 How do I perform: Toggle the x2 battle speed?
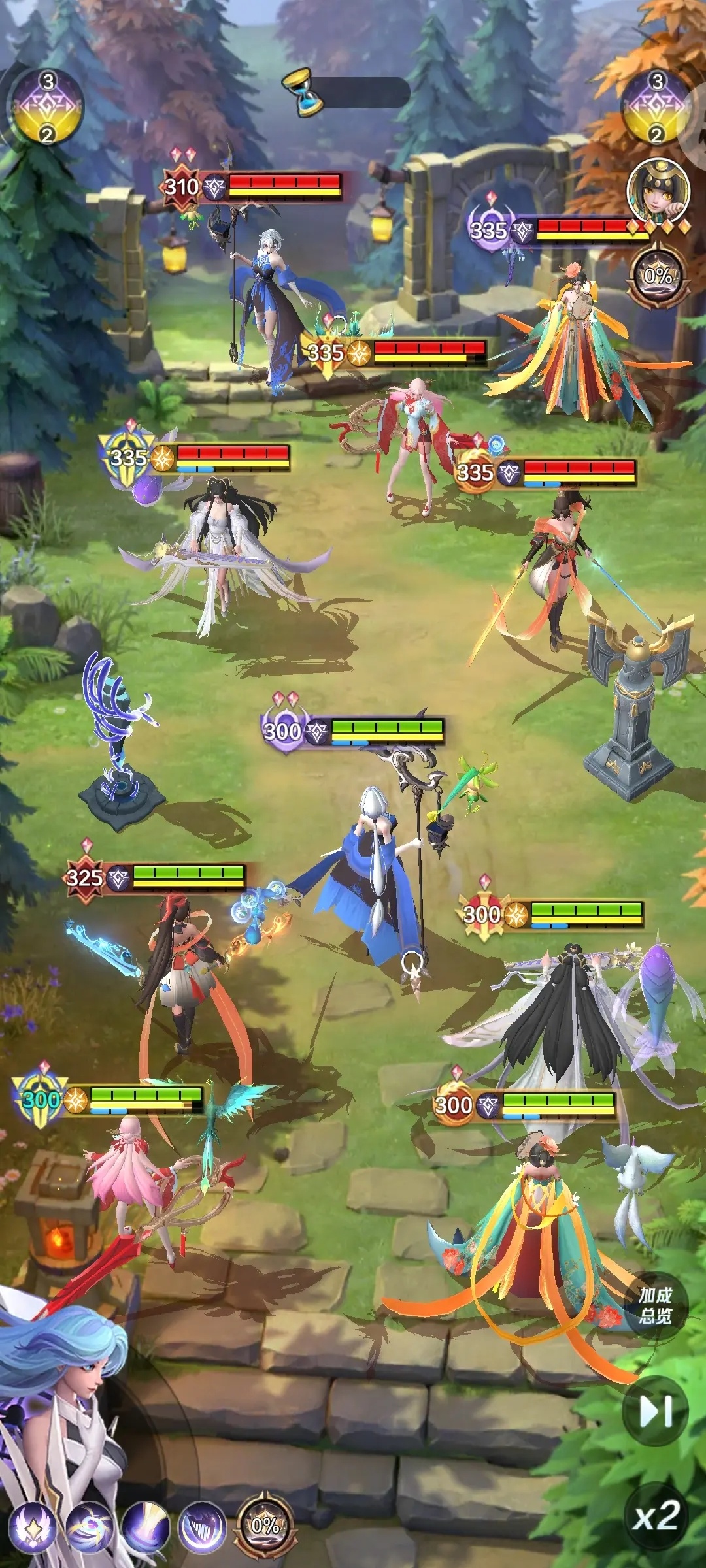point(656,1516)
